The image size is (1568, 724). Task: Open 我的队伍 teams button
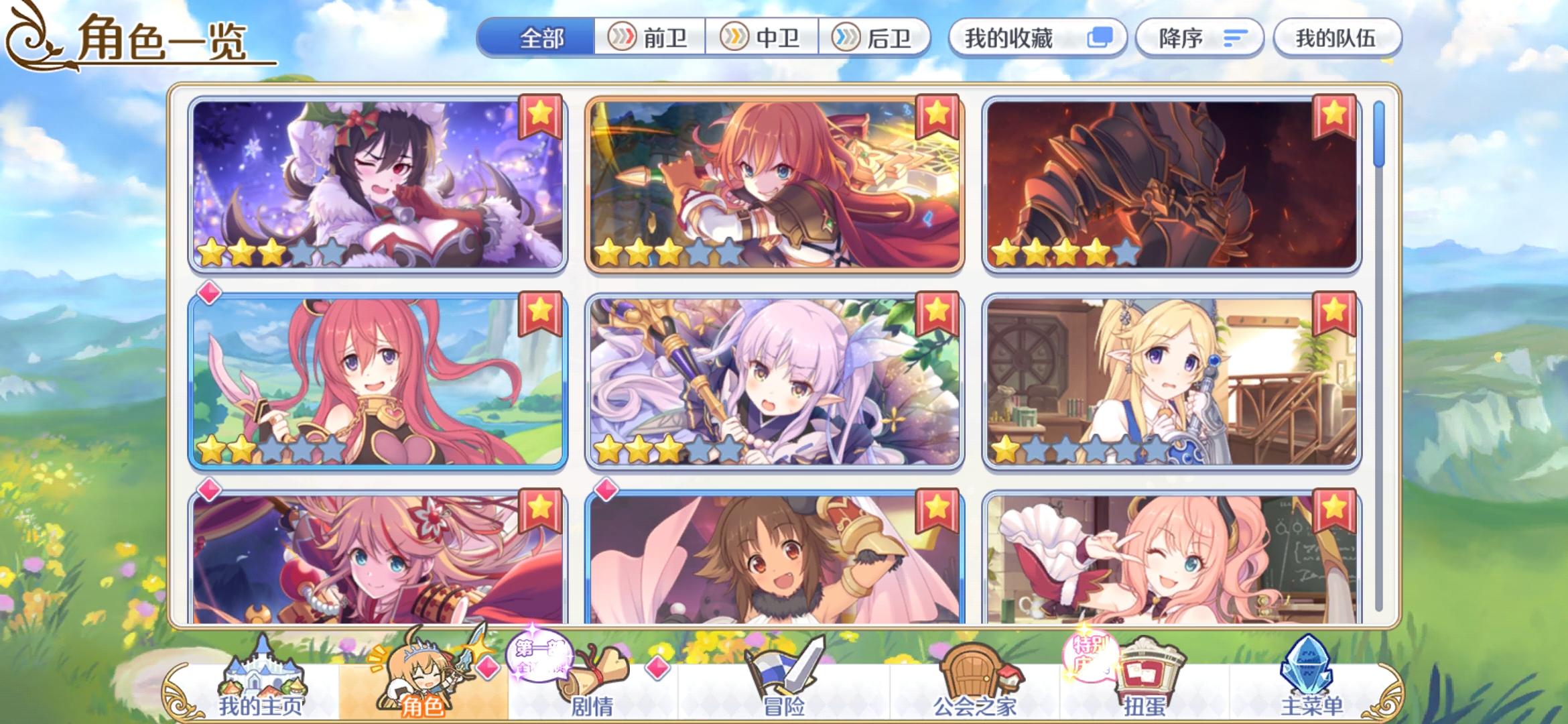click(1337, 38)
